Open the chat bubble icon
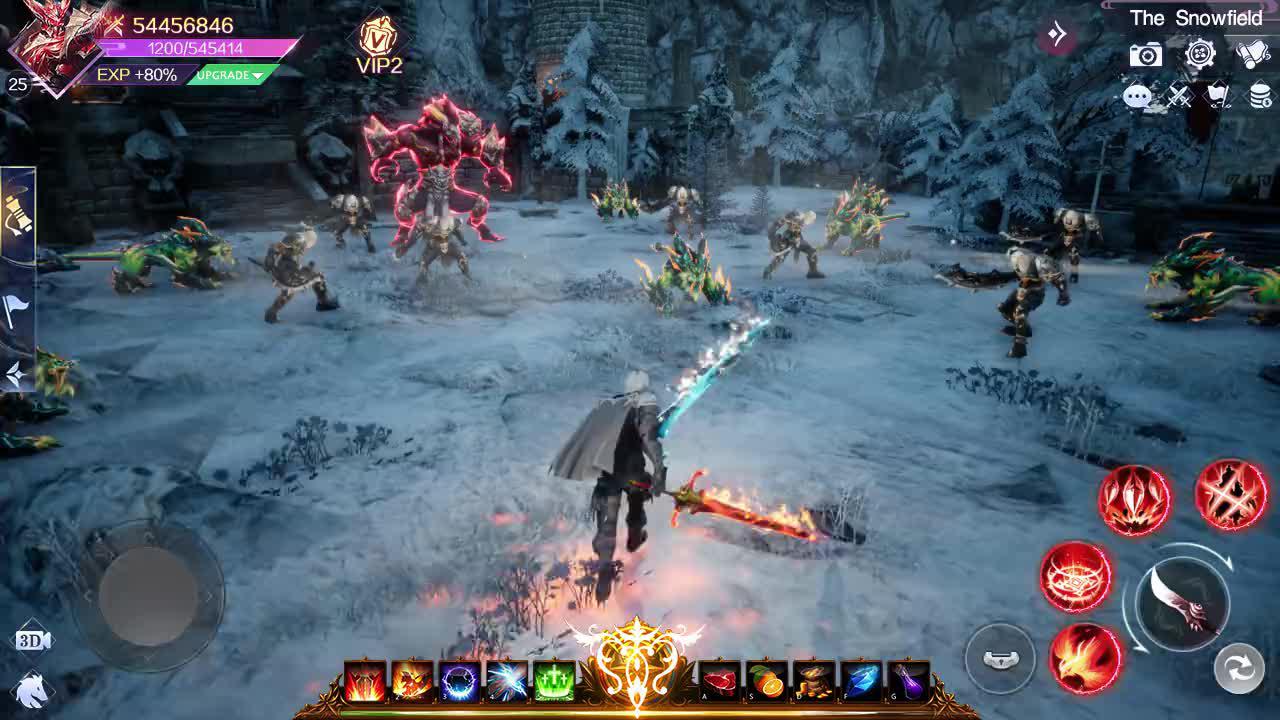Viewport: 1280px width, 720px height. pyautogui.click(x=1136, y=96)
